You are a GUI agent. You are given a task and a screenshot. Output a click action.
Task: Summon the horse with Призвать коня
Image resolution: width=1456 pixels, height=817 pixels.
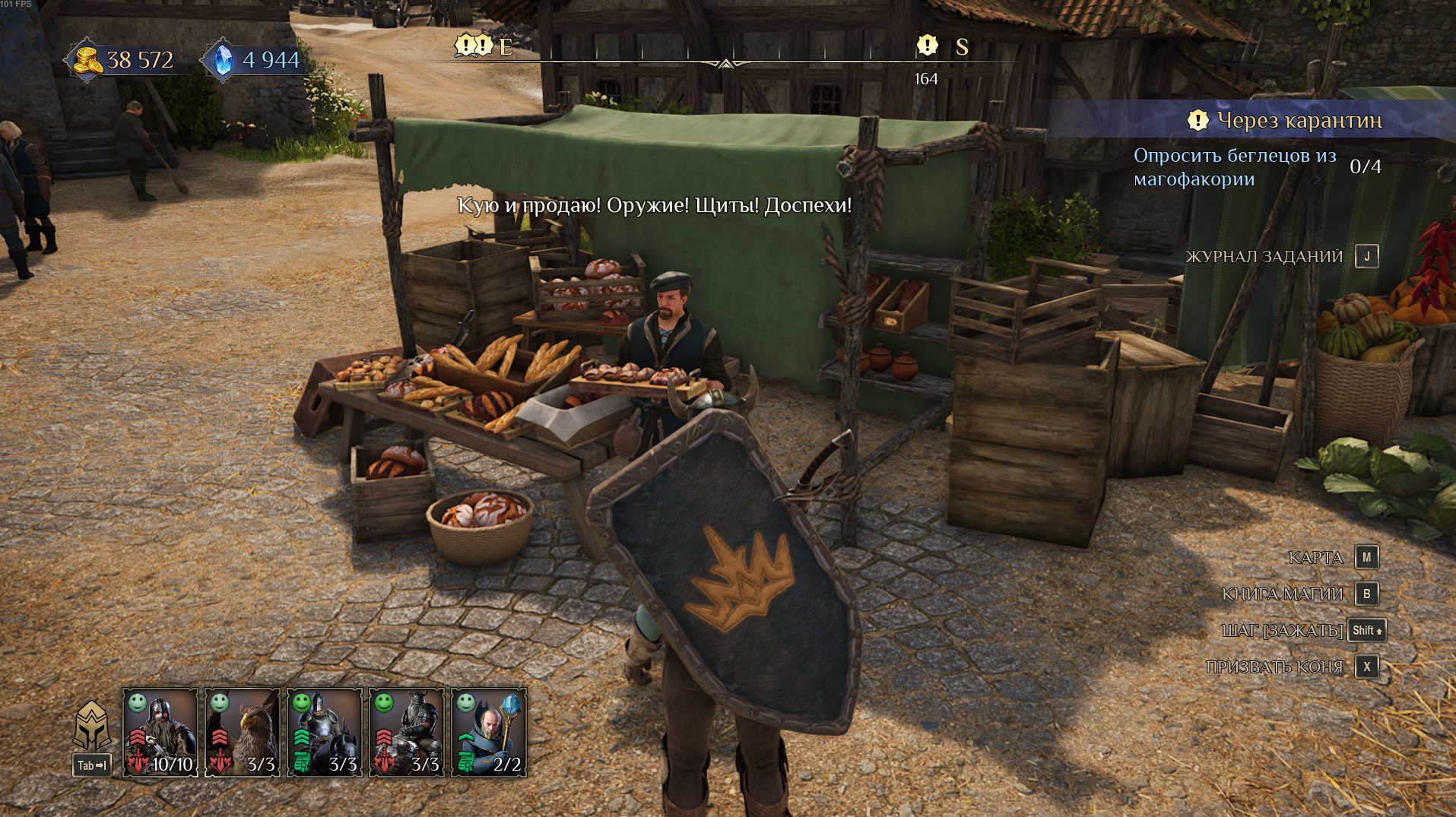pyautogui.click(x=1366, y=667)
